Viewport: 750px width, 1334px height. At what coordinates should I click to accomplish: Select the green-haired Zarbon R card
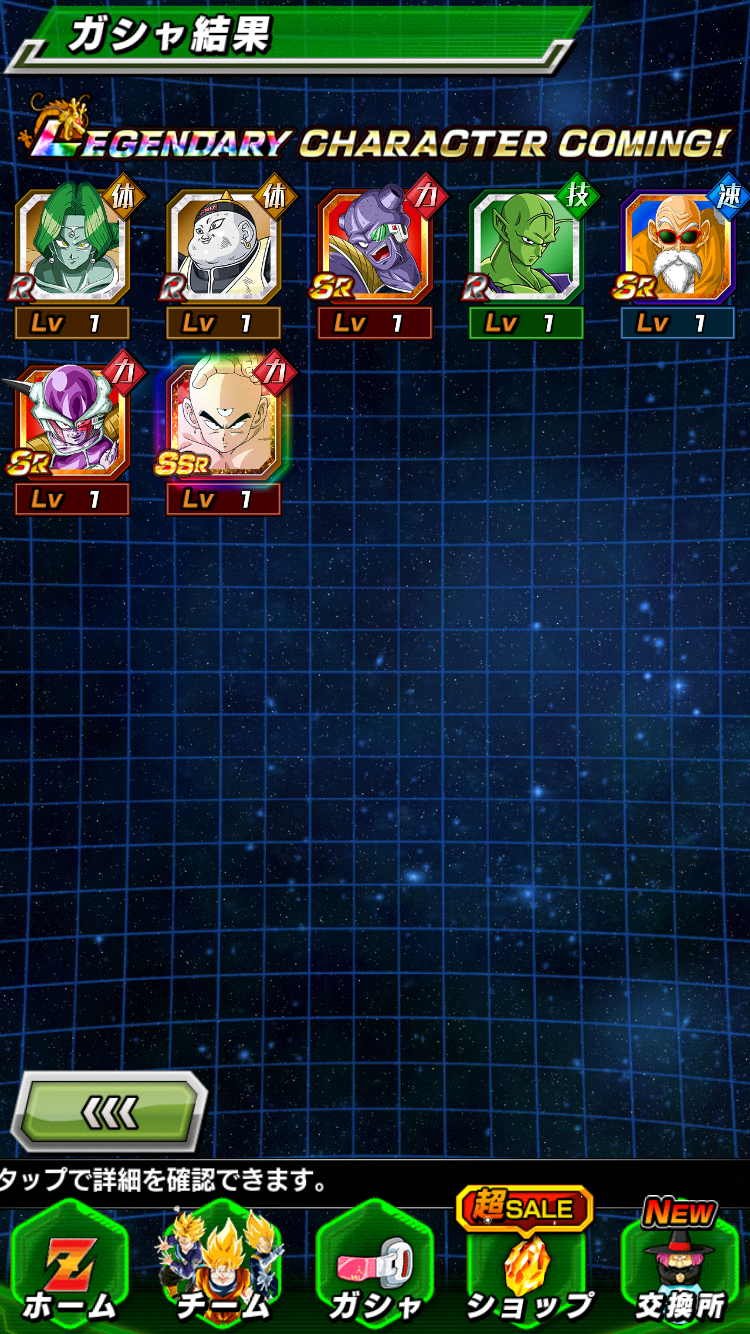72,247
